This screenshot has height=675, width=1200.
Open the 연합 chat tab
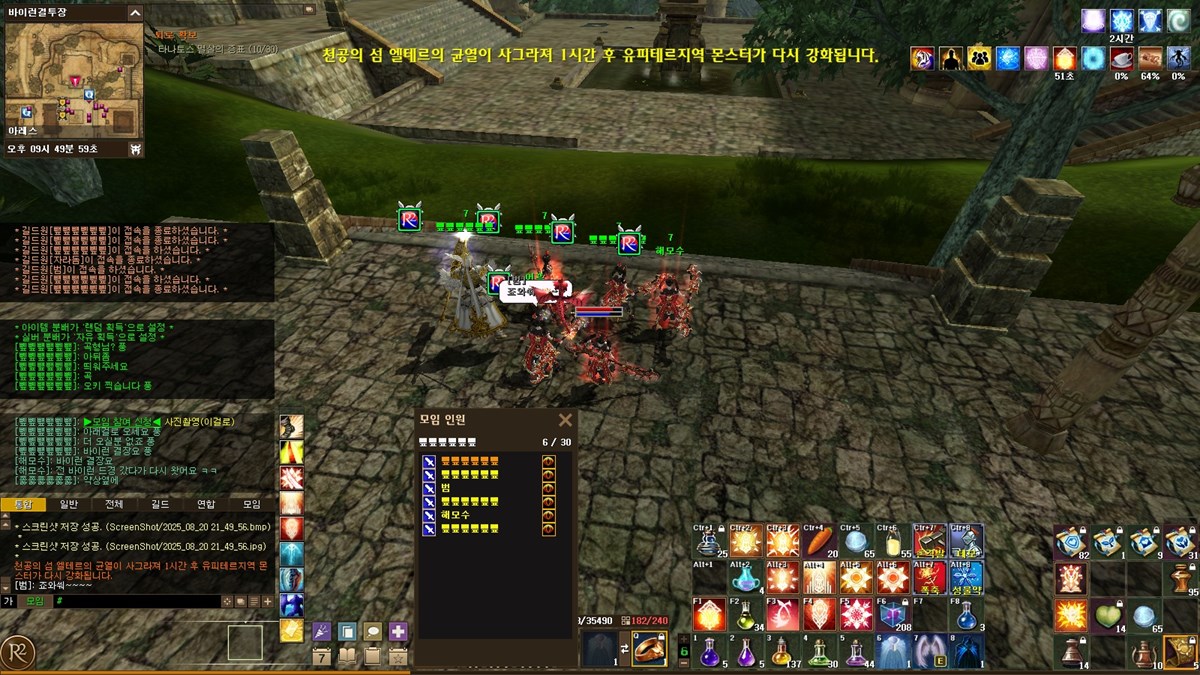click(x=206, y=505)
